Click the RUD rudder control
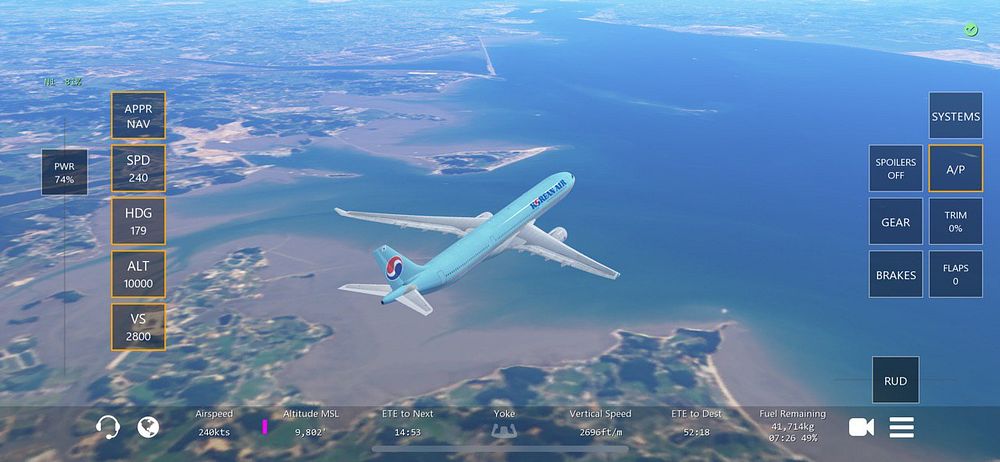The height and width of the screenshot is (462, 1000). pos(895,380)
